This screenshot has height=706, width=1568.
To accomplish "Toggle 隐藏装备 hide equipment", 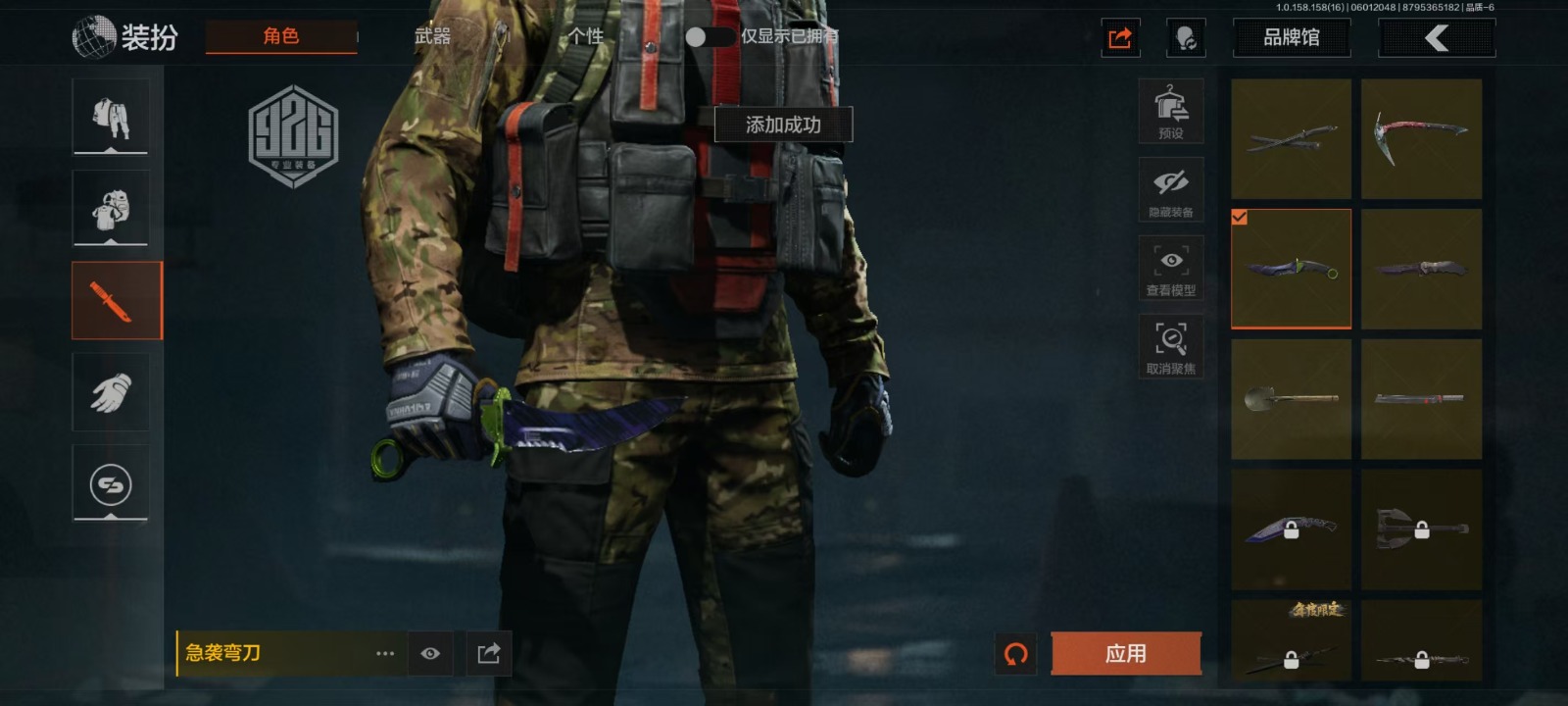I will coord(1170,190).
